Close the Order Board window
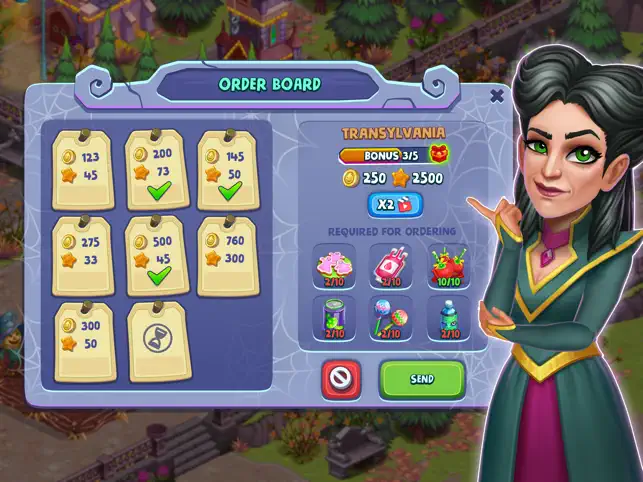 [x=497, y=96]
